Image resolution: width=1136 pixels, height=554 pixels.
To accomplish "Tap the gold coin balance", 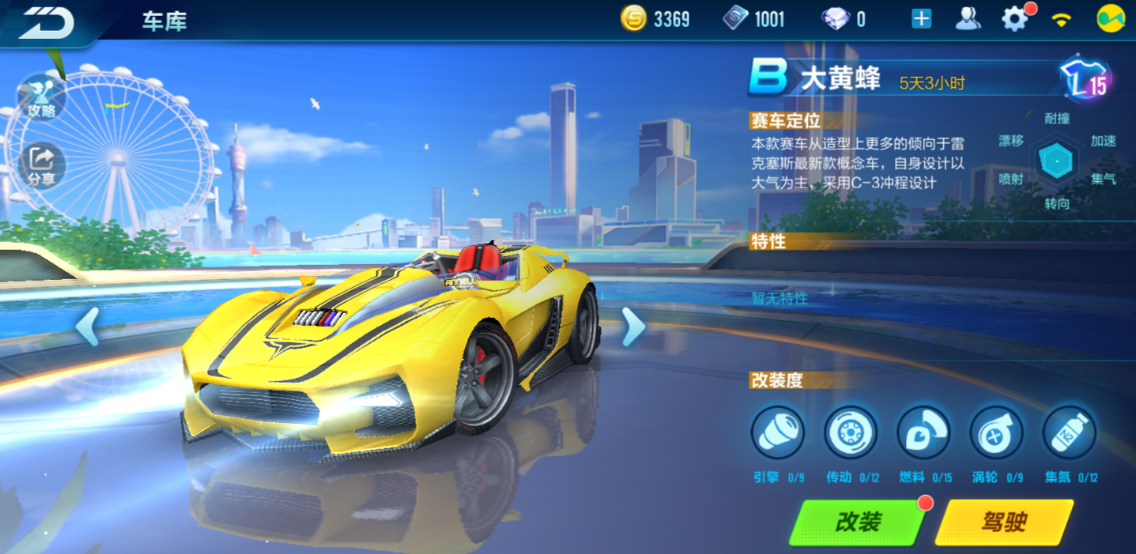I will click(655, 19).
